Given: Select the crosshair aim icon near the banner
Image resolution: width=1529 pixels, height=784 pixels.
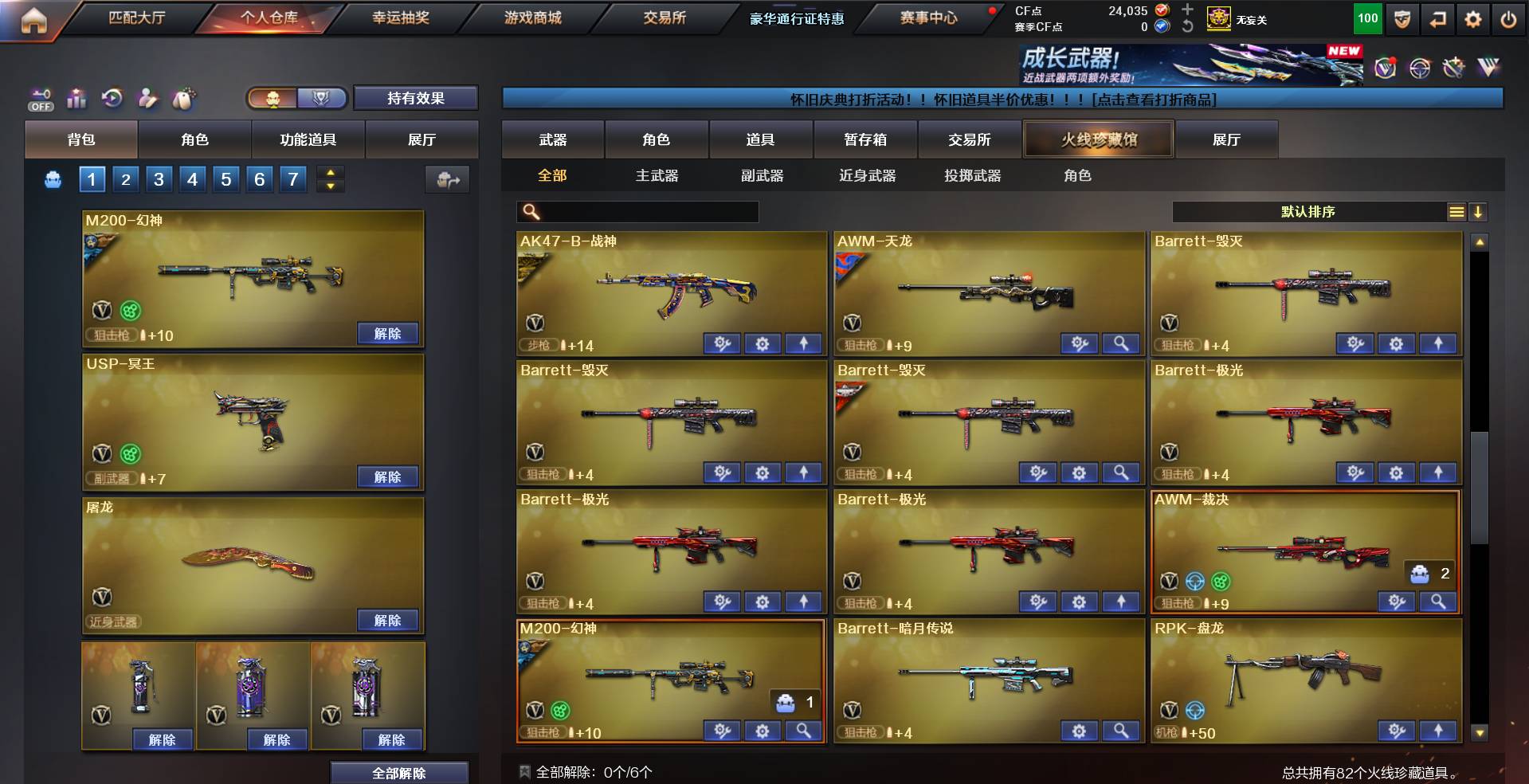Looking at the screenshot, I should pyautogui.click(x=1421, y=69).
